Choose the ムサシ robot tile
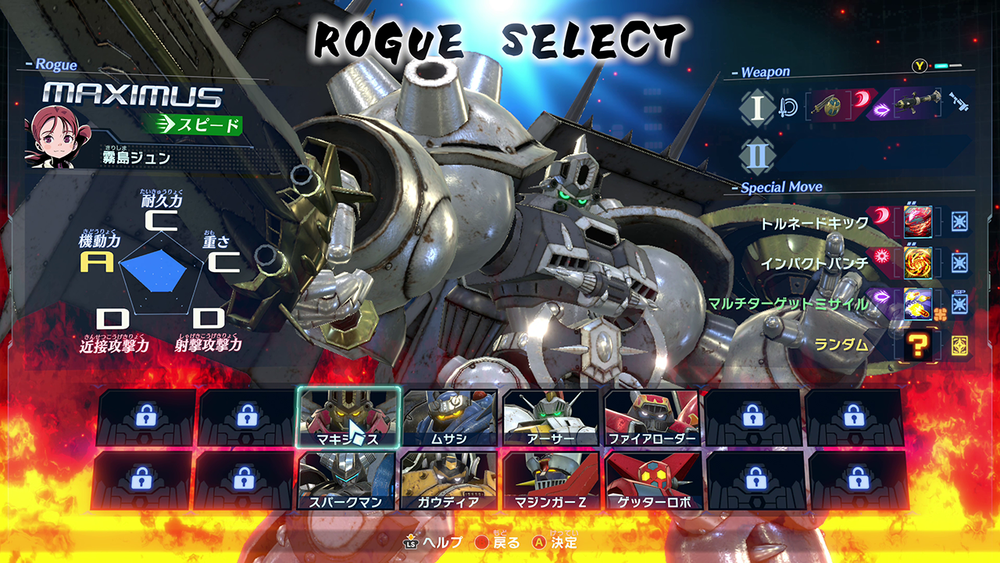 pyautogui.click(x=449, y=416)
